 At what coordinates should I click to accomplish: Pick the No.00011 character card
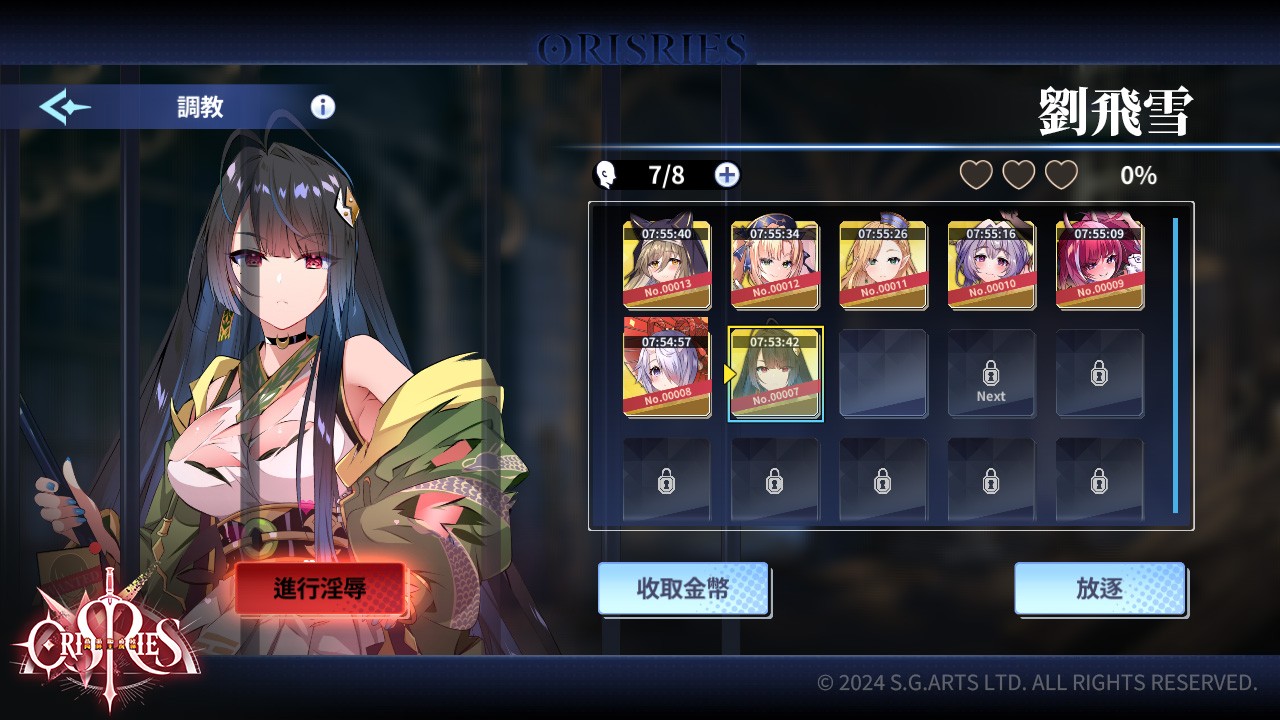coord(883,265)
